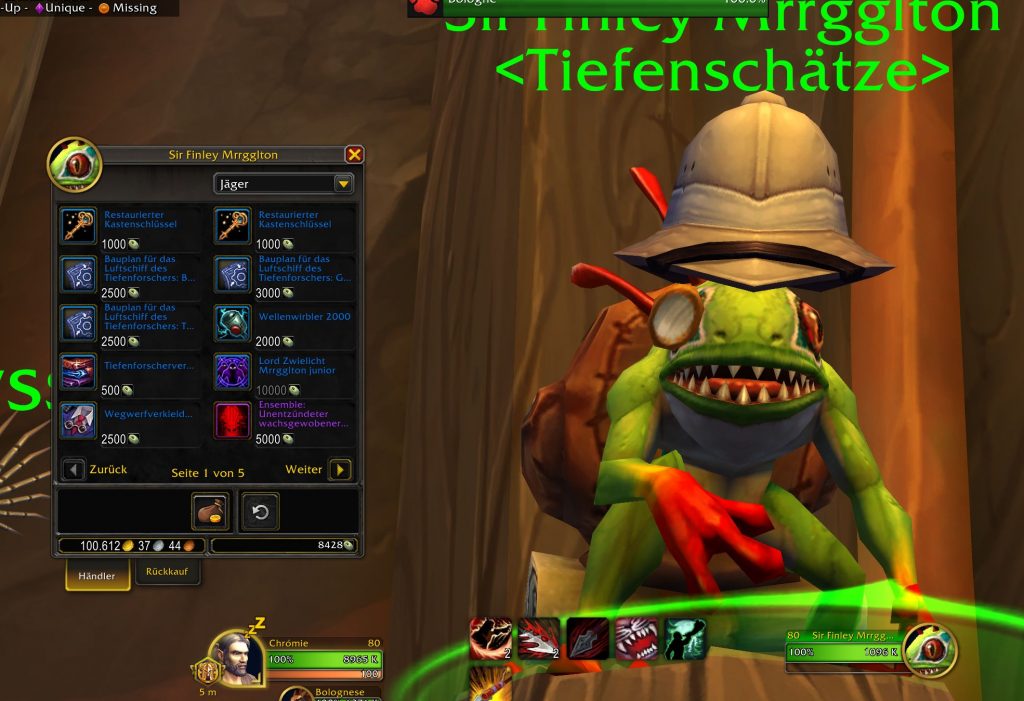
Task: Activate the dark arrowhead ability icon
Action: (587, 638)
